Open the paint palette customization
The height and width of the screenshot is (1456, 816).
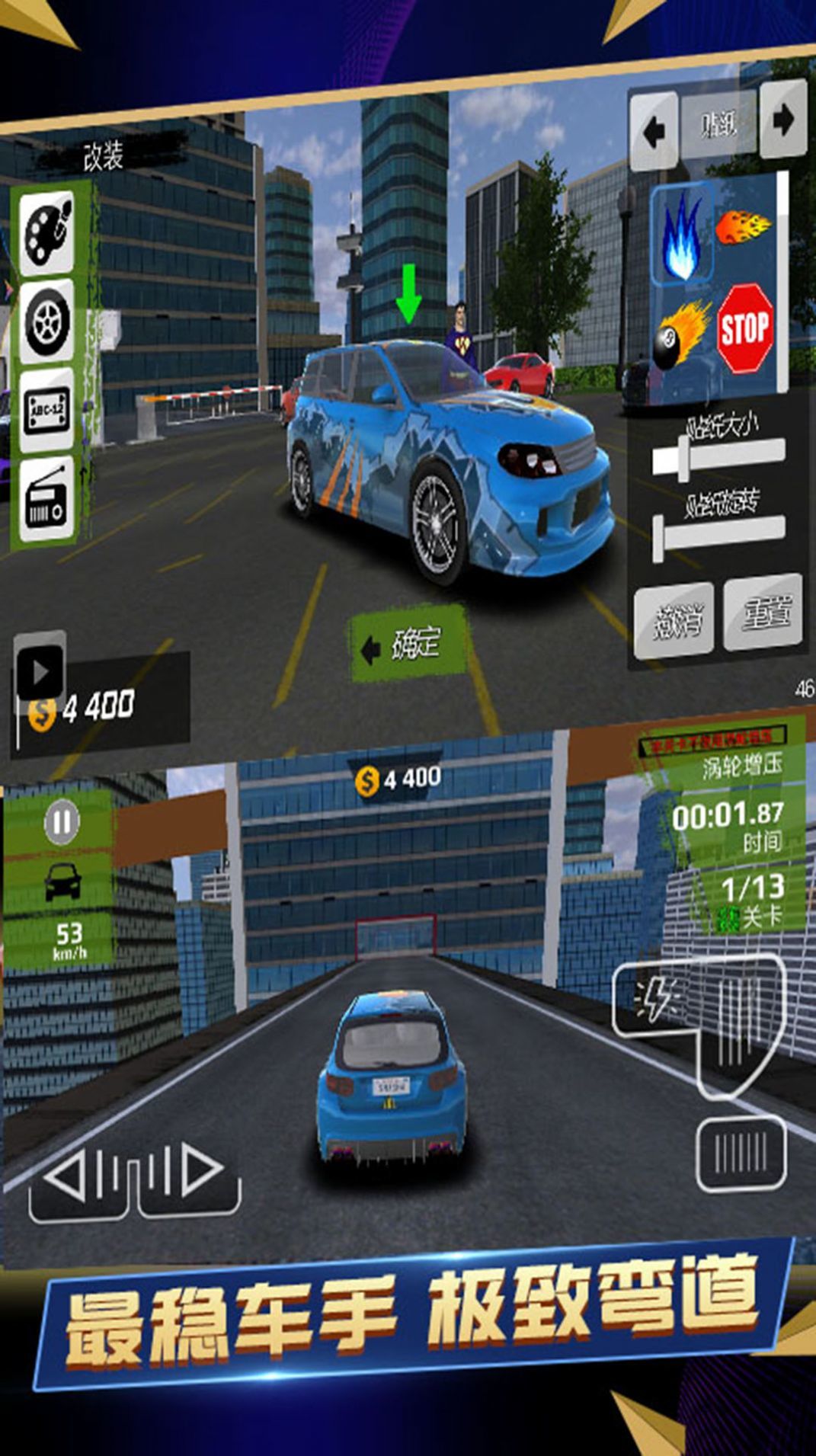click(47, 232)
